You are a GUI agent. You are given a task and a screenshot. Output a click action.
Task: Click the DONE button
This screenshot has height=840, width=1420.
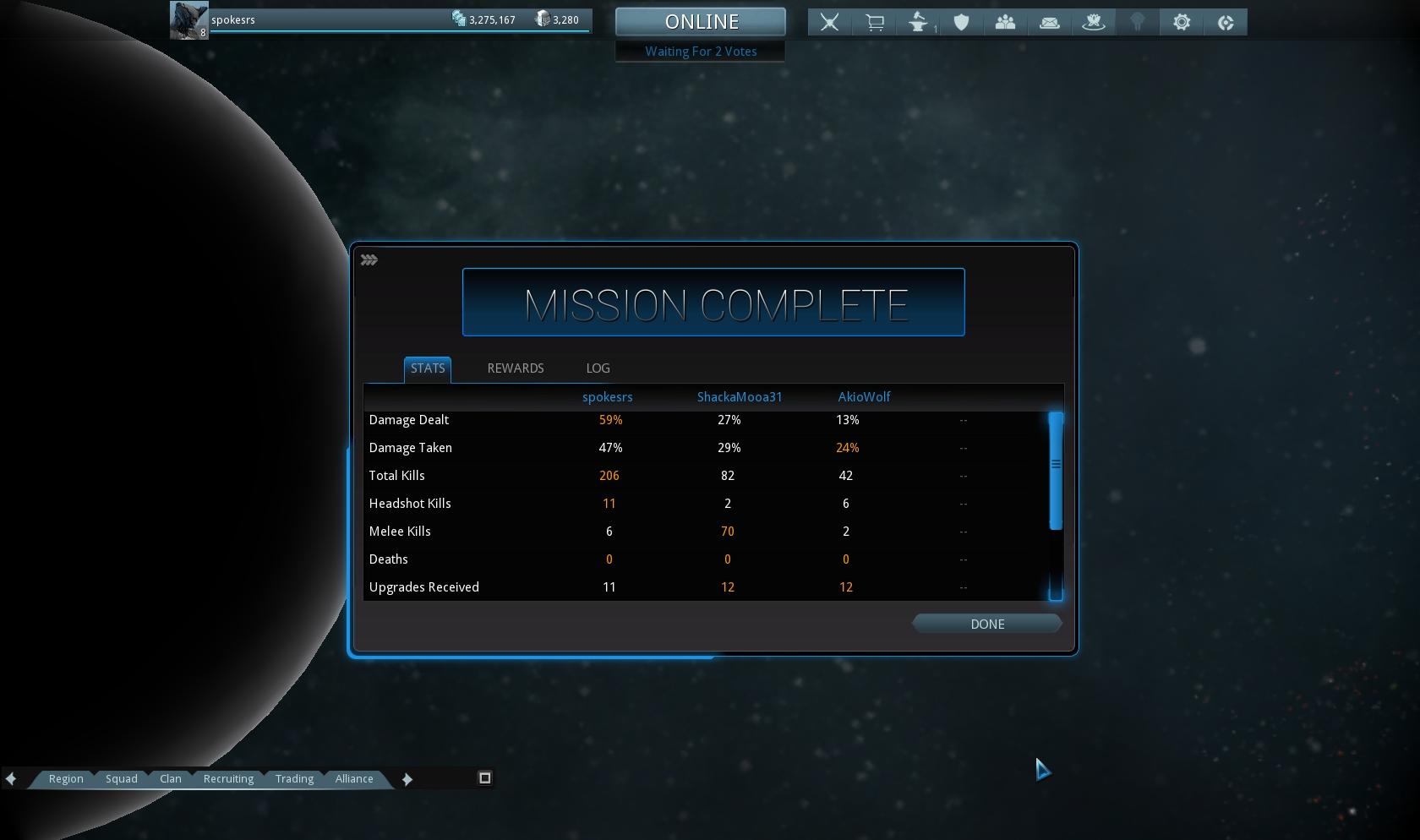986,625
